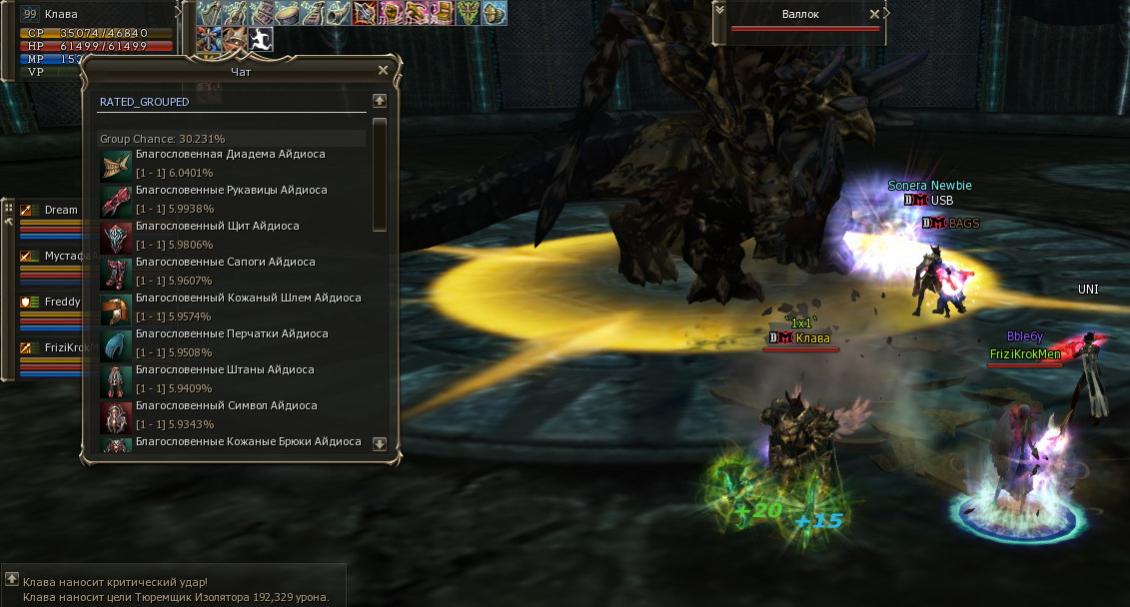Expand the Валлок target window with double chevron
1130x607 pixels.
[x=720, y=10]
